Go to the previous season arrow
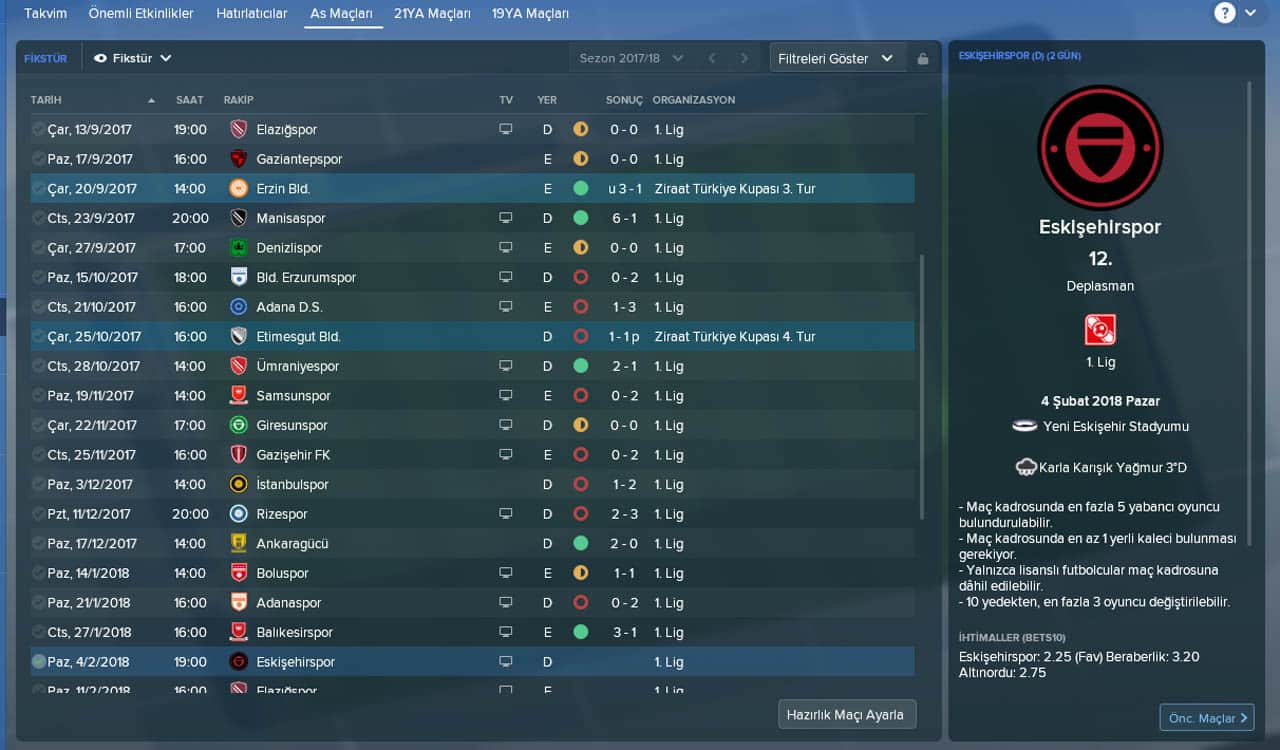Screen dimensions: 1280x750 click(712, 58)
